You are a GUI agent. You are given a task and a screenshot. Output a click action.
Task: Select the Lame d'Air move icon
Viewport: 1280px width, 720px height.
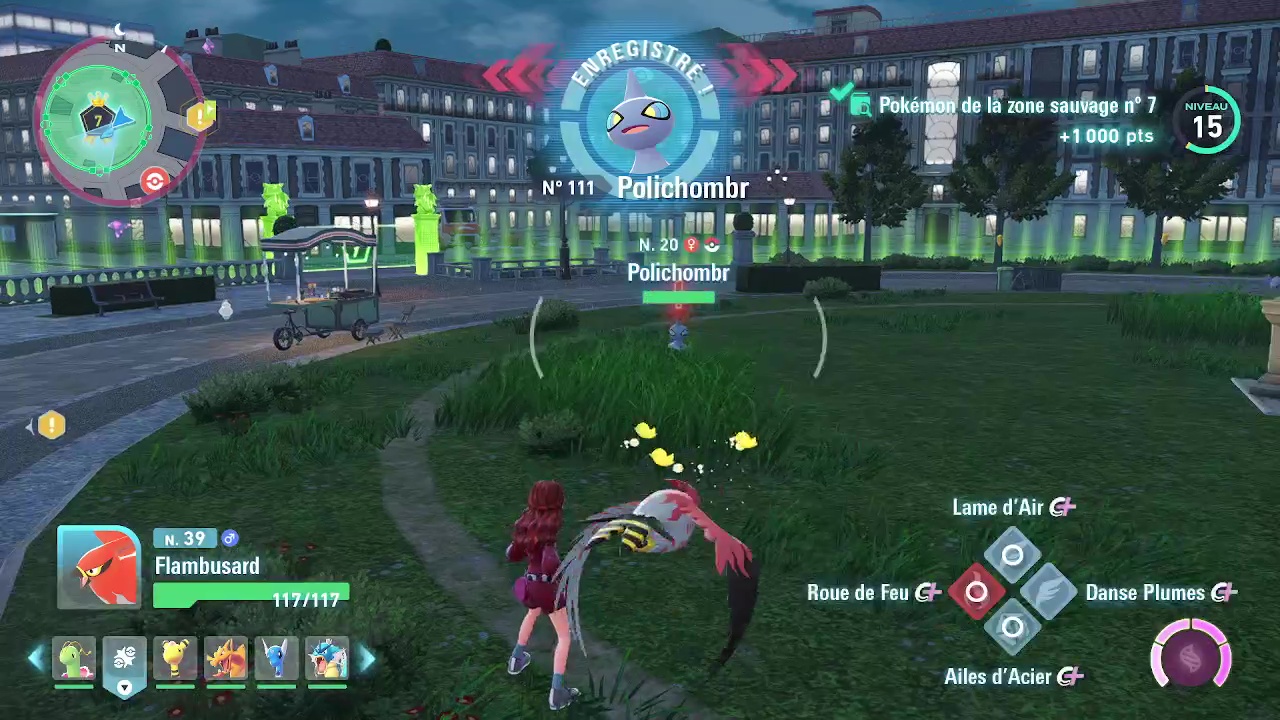pos(1013,553)
